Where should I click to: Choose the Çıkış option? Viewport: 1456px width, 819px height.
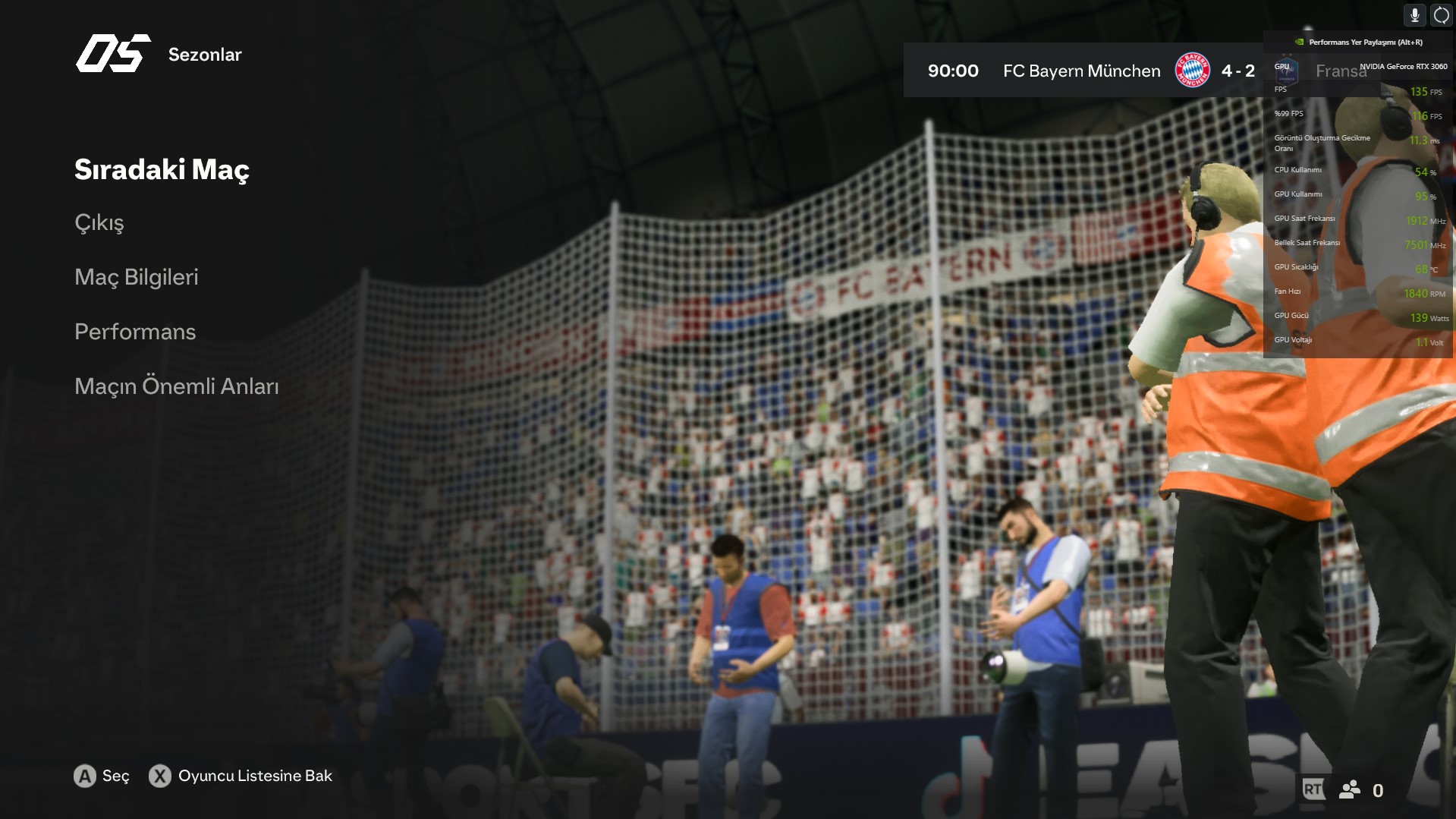(x=99, y=223)
